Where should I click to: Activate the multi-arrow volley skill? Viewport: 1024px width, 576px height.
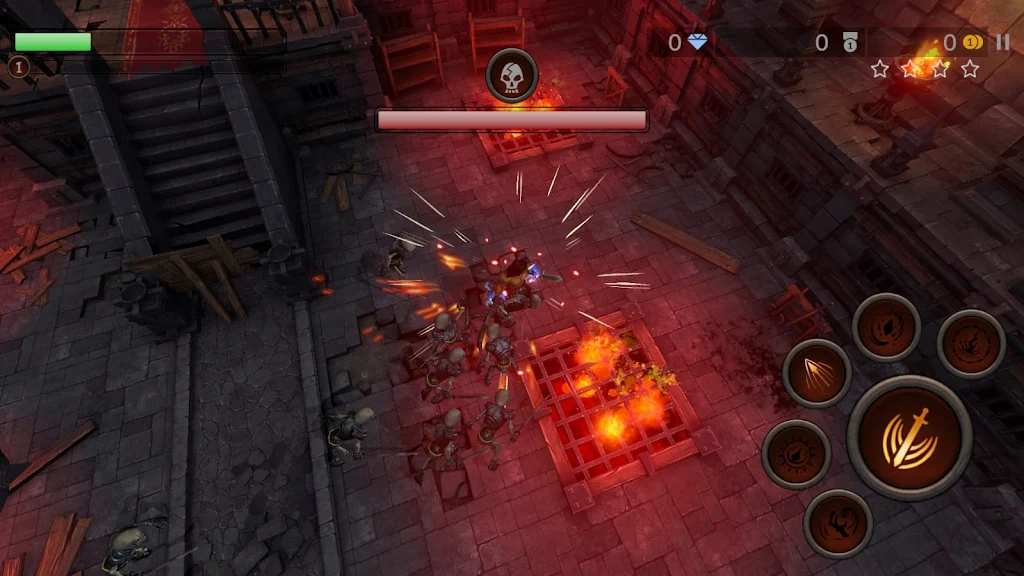tap(817, 373)
